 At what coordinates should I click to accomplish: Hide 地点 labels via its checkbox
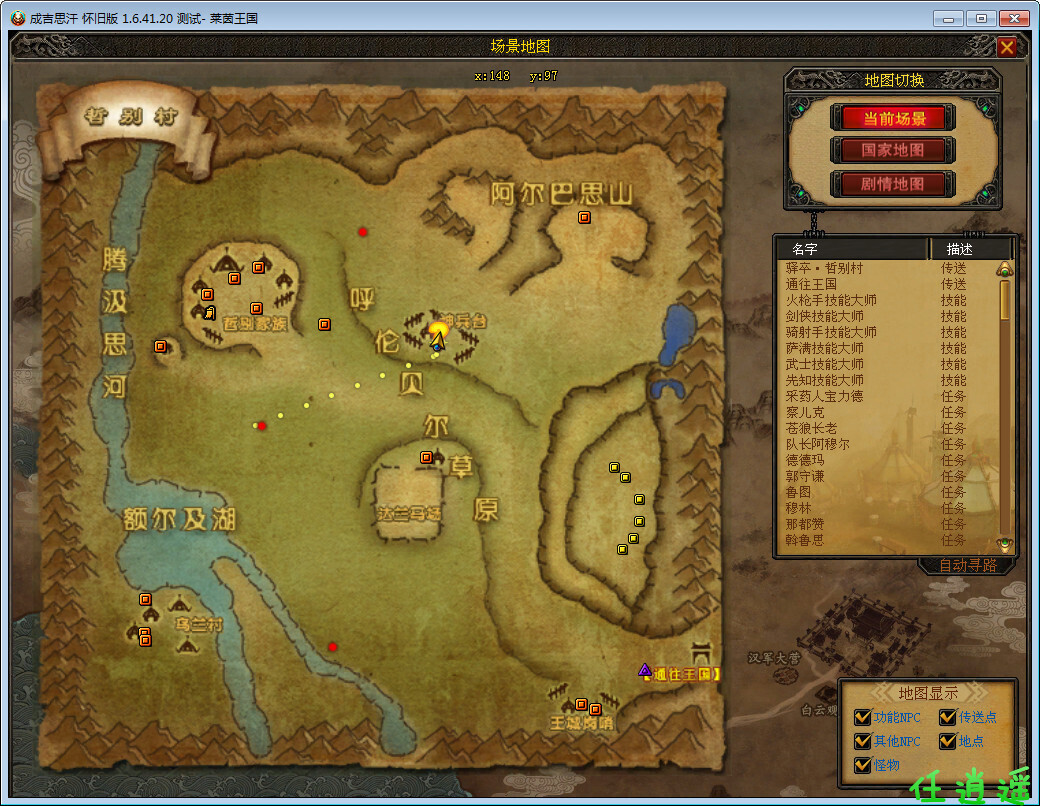(947, 741)
